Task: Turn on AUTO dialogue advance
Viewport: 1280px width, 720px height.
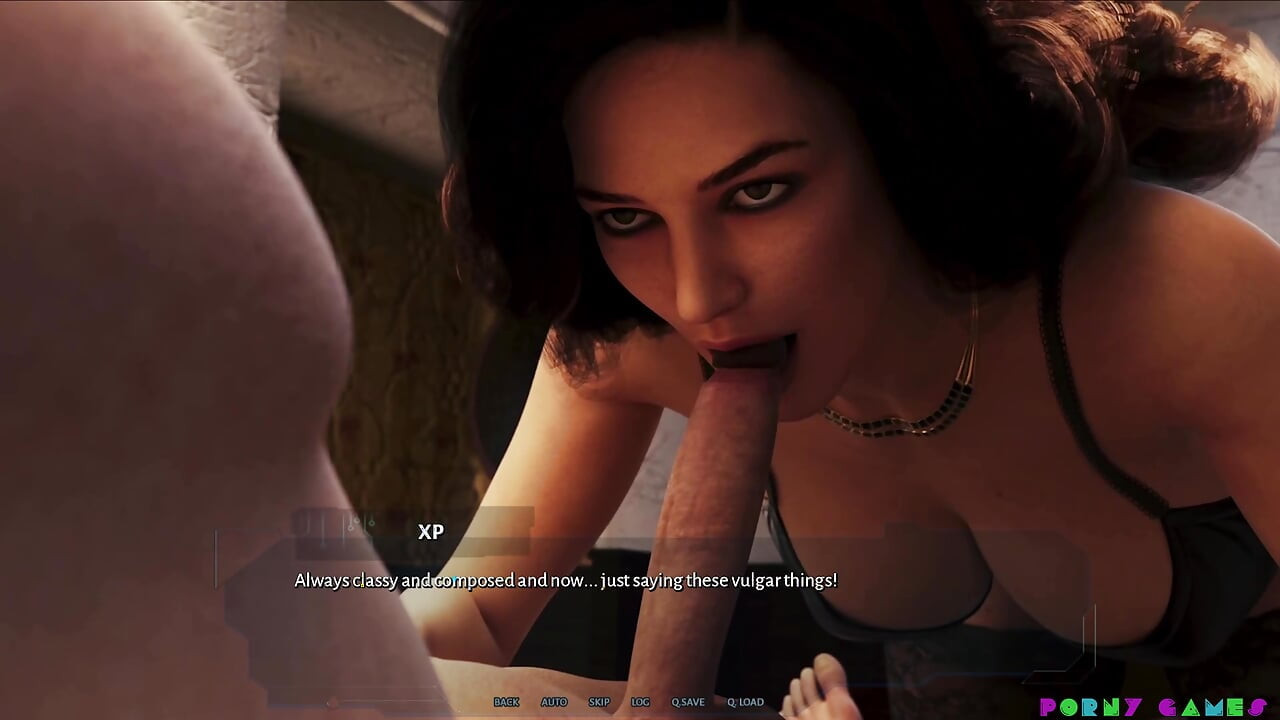Action: coord(554,702)
